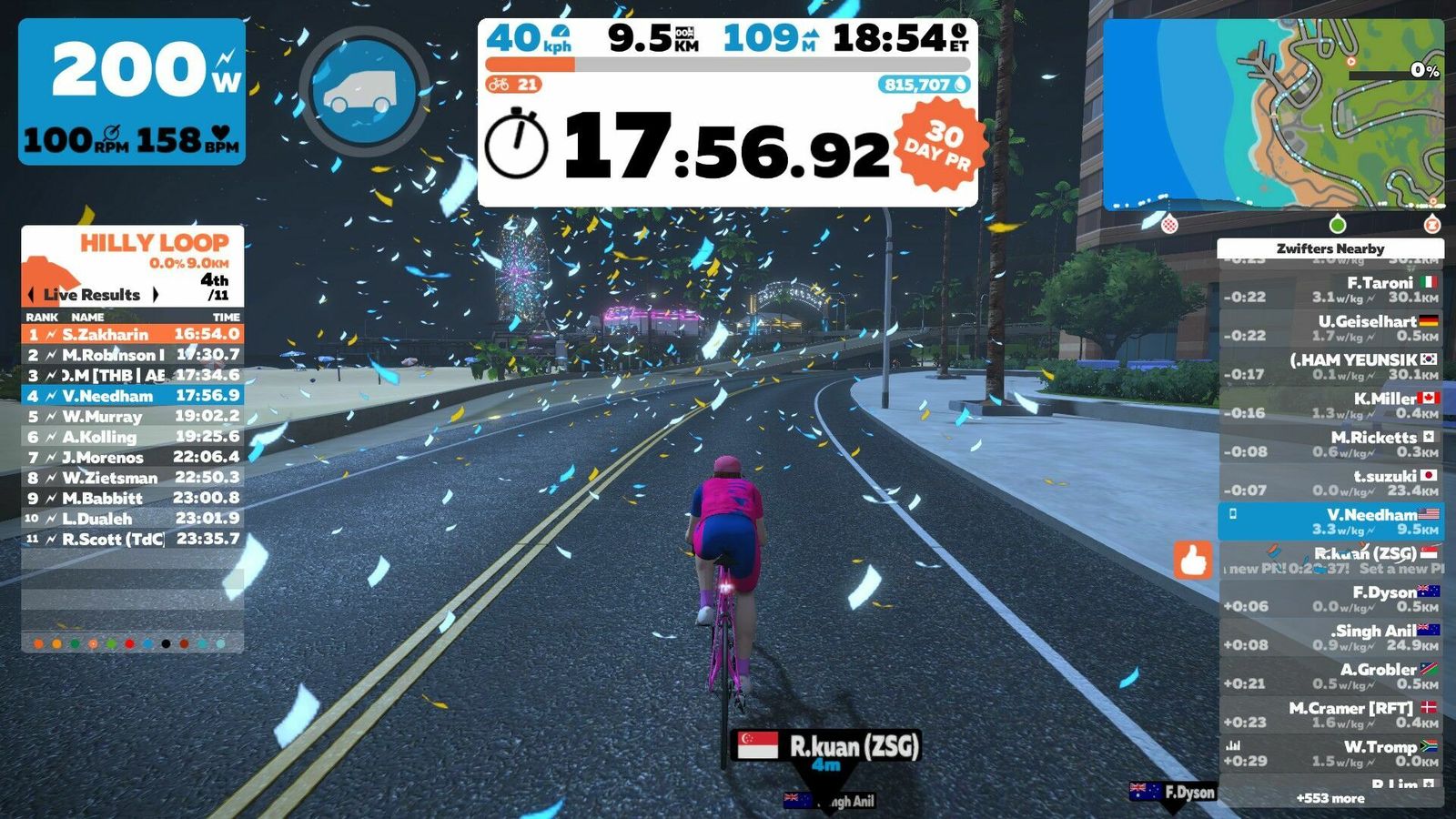Choose W.Murray in the results list
The width and height of the screenshot is (1456, 819).
coord(133,417)
